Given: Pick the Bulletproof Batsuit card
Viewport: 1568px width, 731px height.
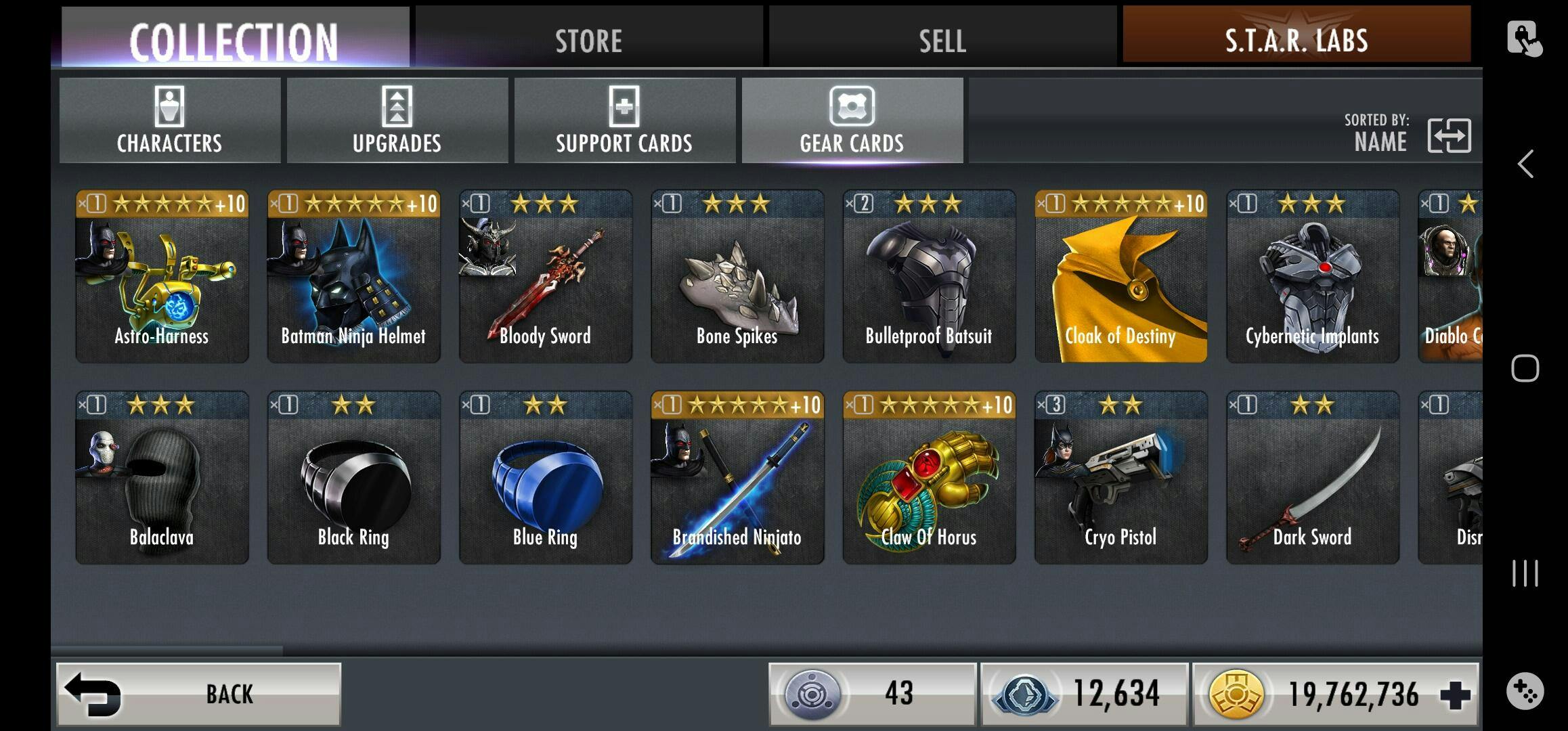Looking at the screenshot, I should [929, 277].
